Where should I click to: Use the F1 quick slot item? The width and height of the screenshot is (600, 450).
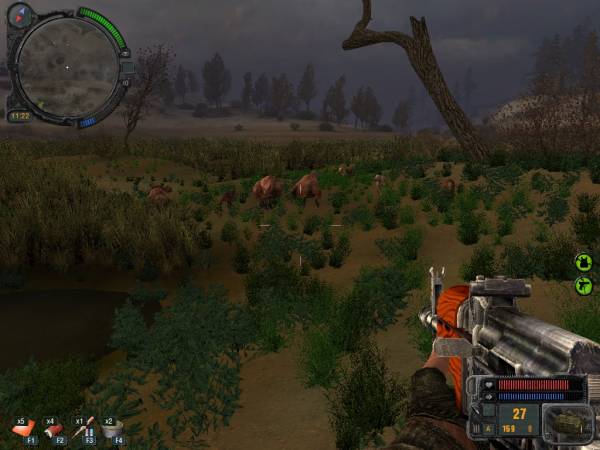tap(23, 429)
